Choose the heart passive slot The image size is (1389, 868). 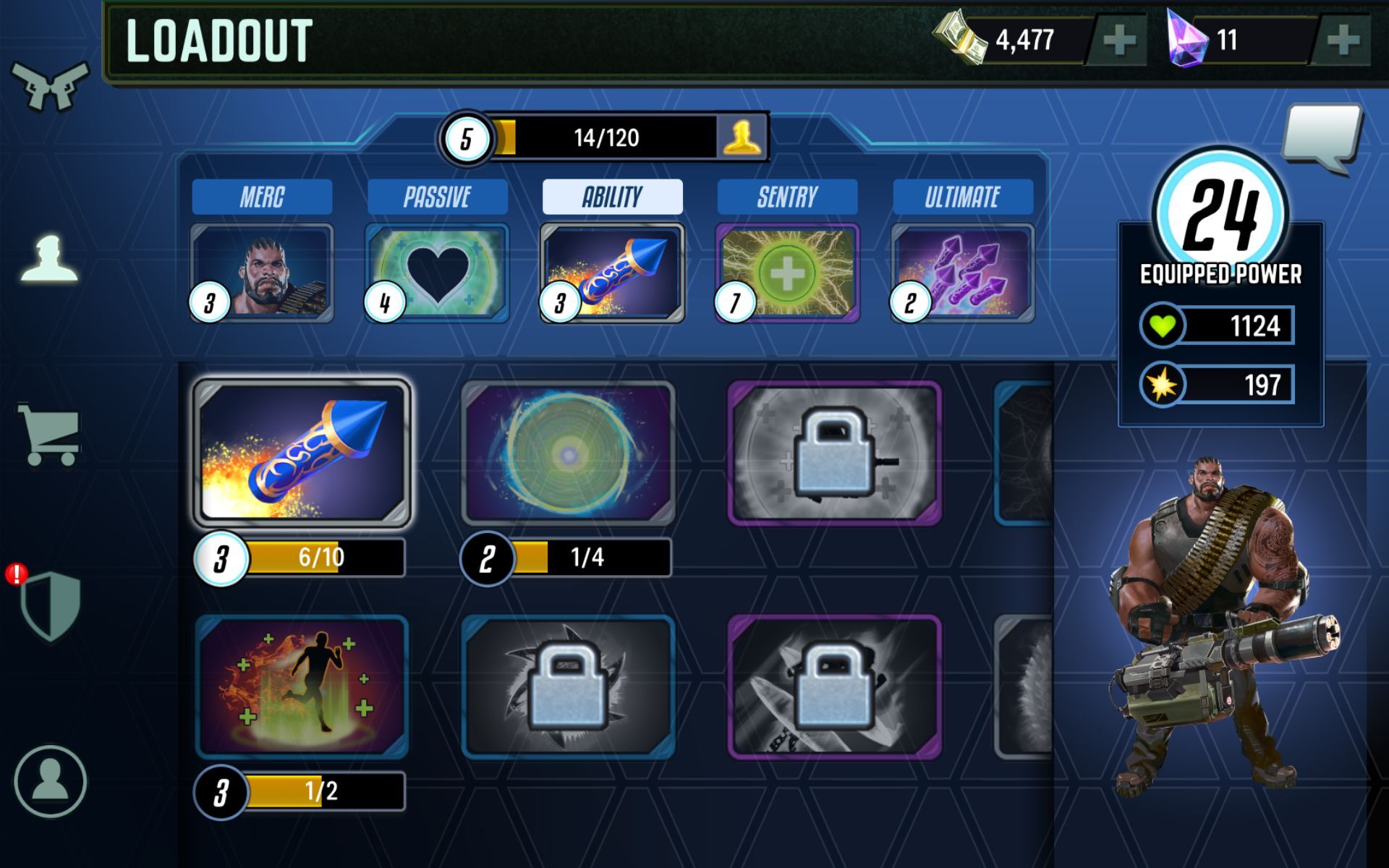(x=437, y=273)
